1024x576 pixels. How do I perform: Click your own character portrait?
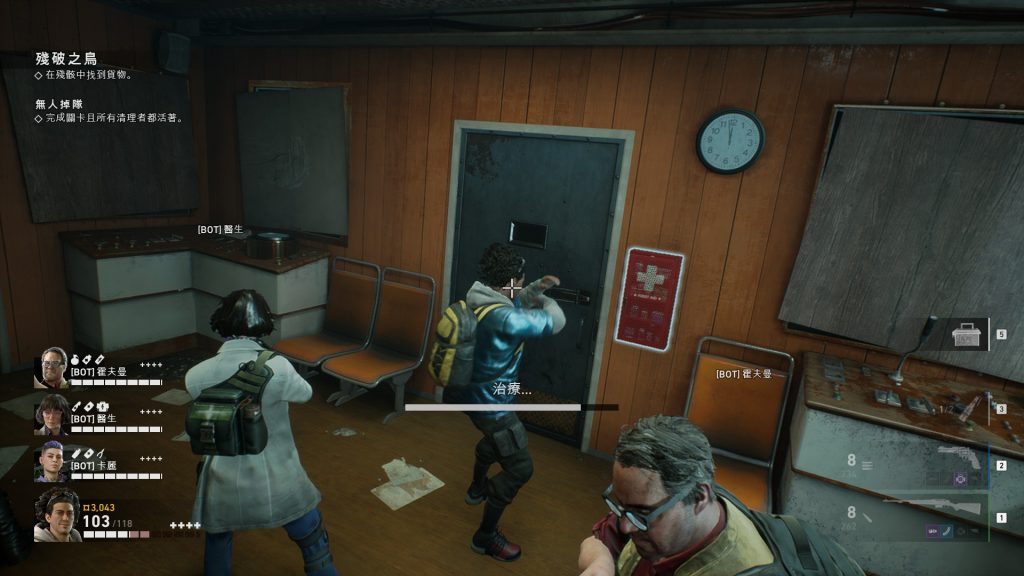(x=57, y=515)
